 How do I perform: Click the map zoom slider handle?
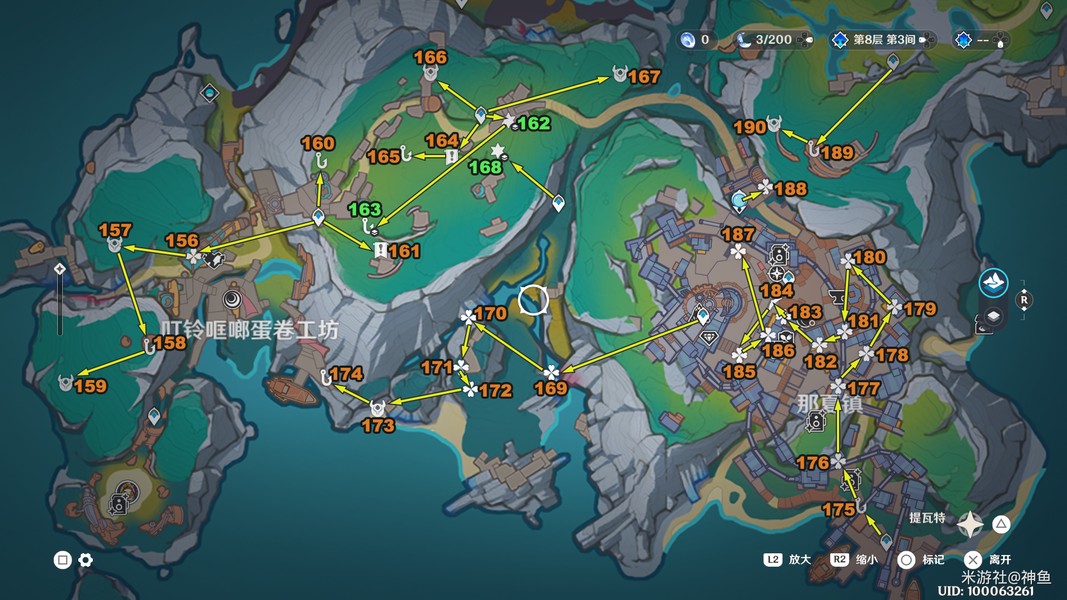[60, 269]
